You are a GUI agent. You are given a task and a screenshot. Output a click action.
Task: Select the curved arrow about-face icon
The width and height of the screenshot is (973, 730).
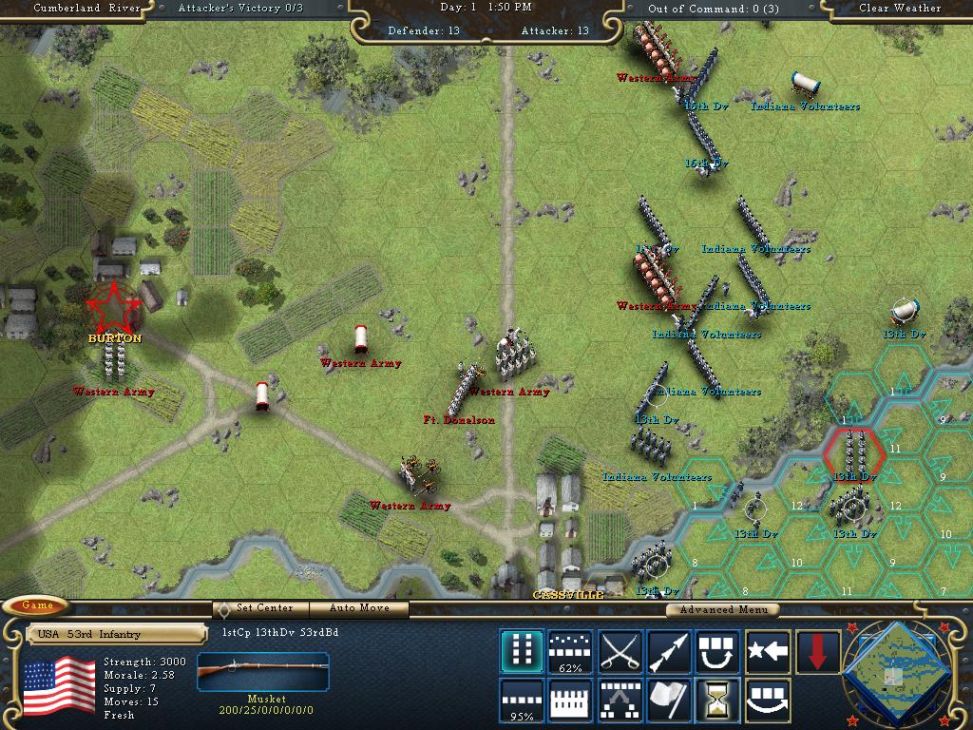tap(768, 699)
